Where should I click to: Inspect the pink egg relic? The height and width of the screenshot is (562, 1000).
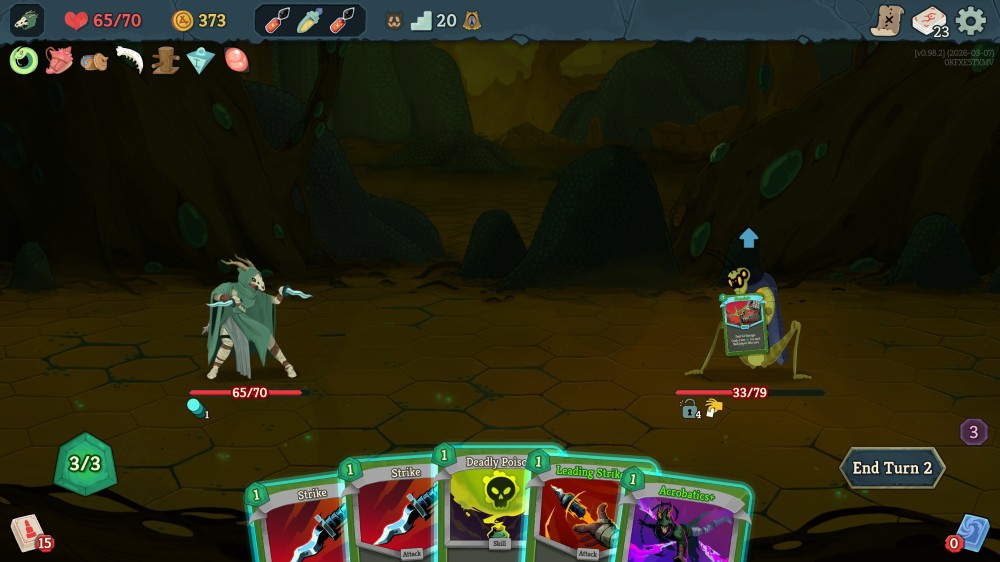(236, 61)
